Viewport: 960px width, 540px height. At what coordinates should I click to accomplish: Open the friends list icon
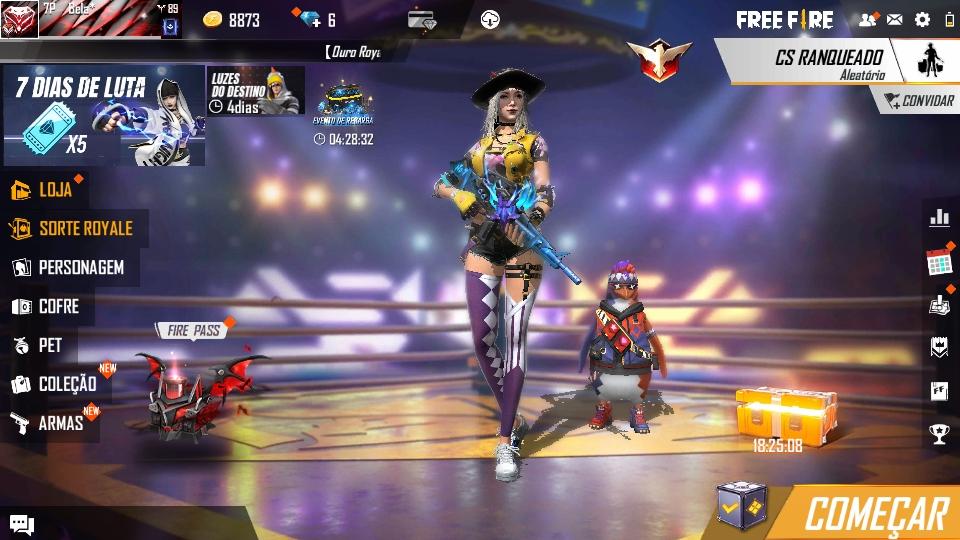pos(867,20)
